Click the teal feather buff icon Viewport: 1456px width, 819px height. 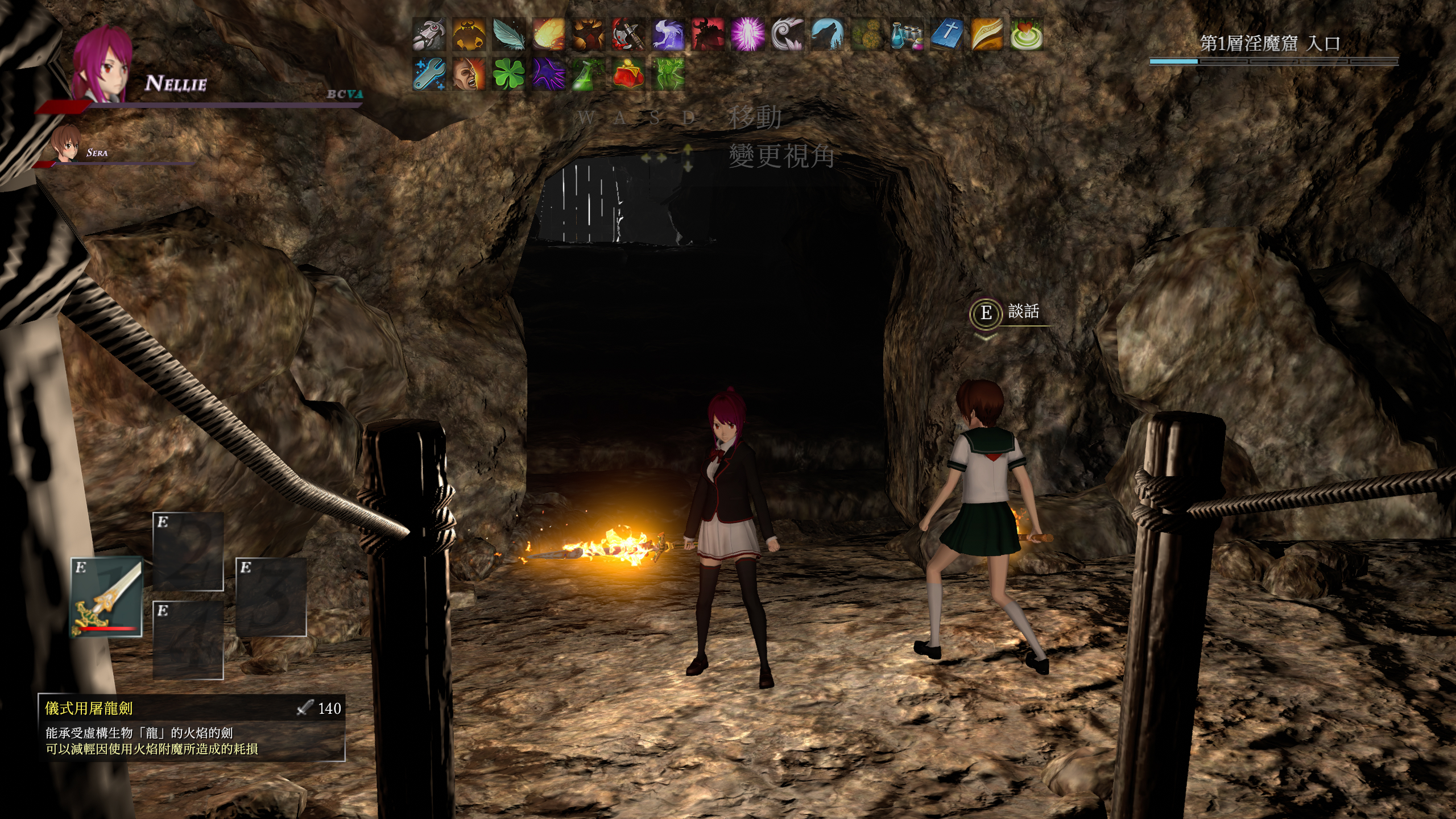[x=509, y=34]
